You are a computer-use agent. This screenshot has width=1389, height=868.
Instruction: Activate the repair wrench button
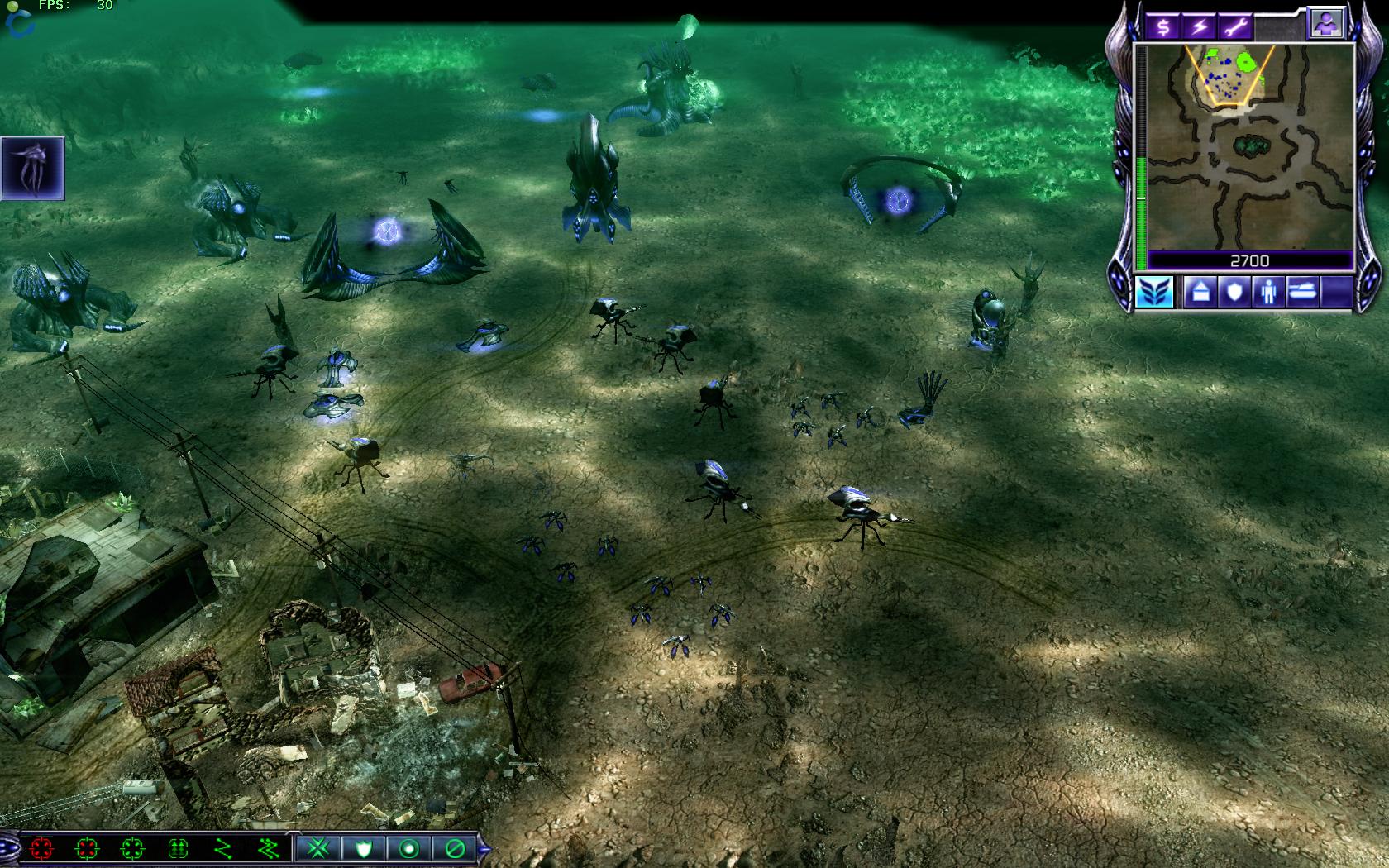[1235, 26]
